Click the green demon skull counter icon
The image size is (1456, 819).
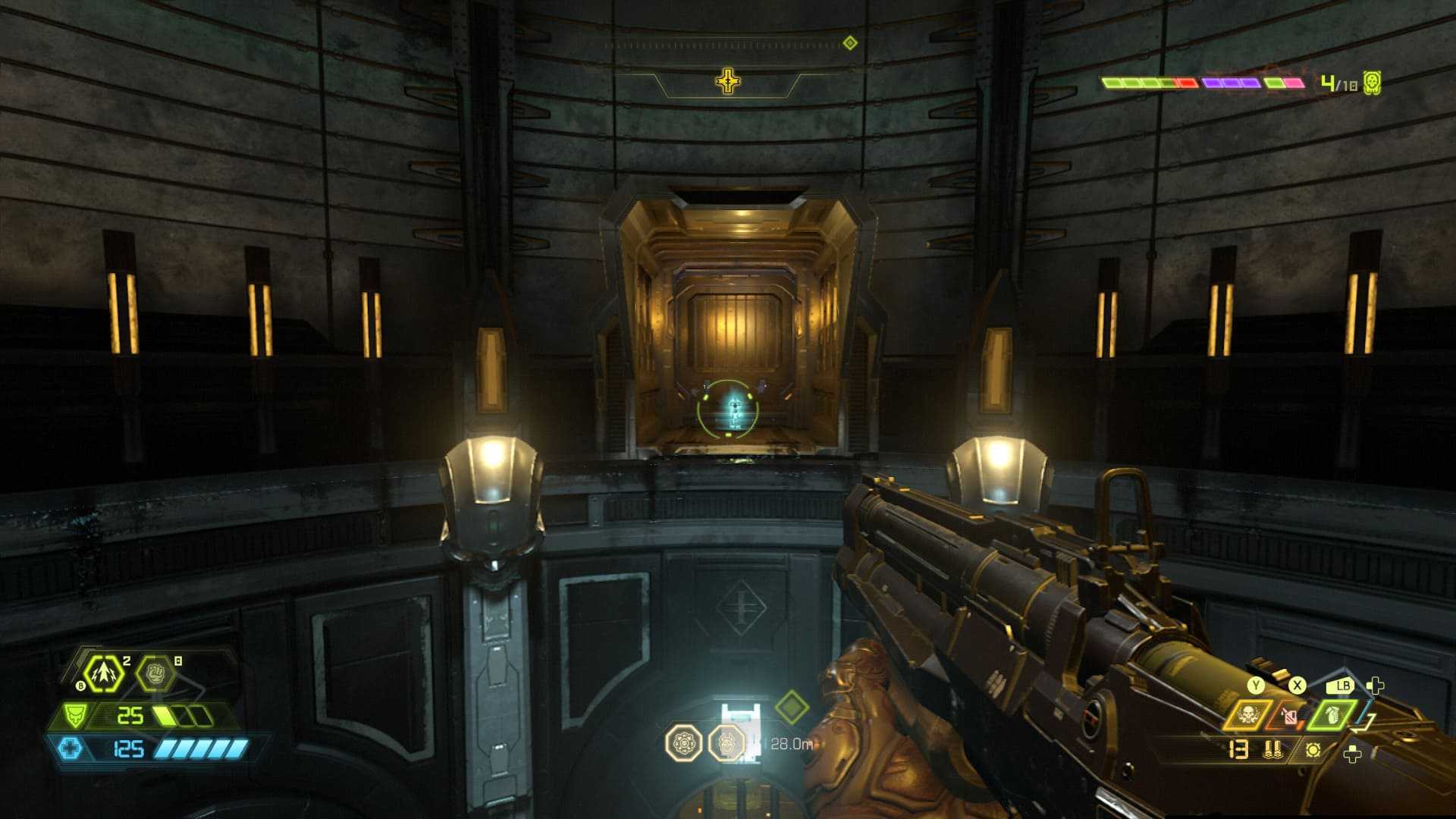[1371, 83]
